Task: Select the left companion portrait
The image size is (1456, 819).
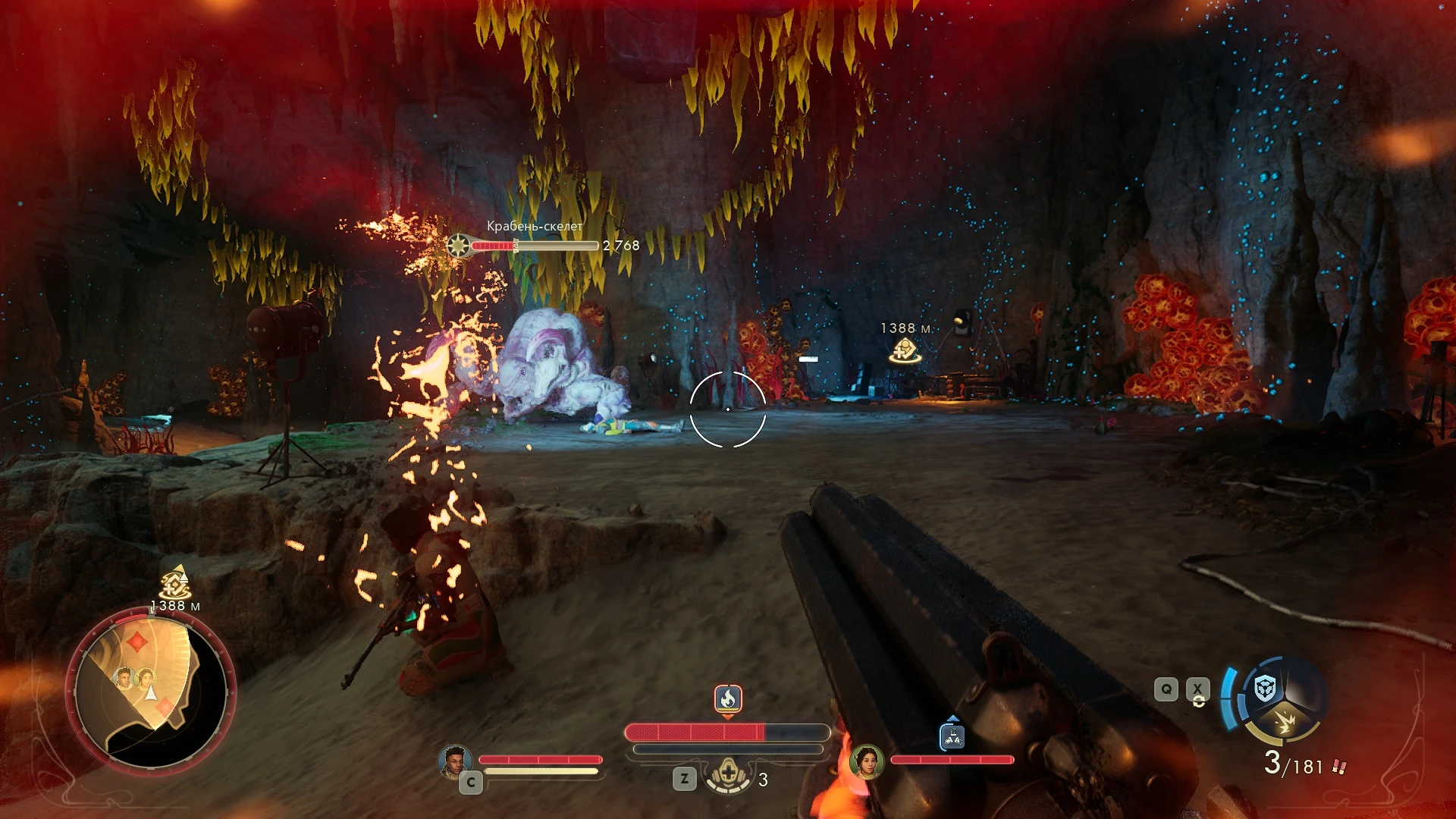Action: coord(454,761)
